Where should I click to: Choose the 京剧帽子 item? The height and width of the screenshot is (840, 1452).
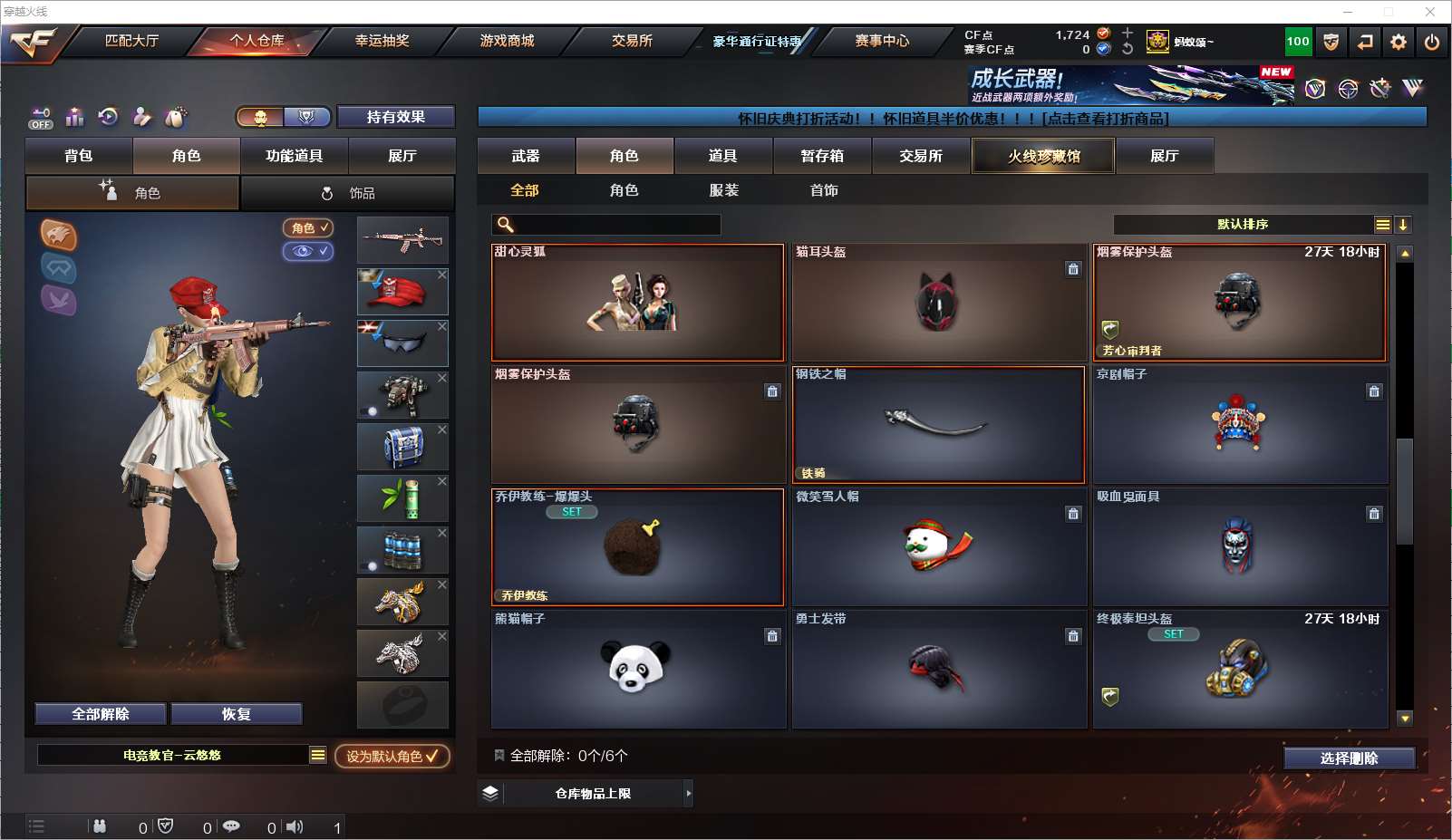pos(1239,425)
